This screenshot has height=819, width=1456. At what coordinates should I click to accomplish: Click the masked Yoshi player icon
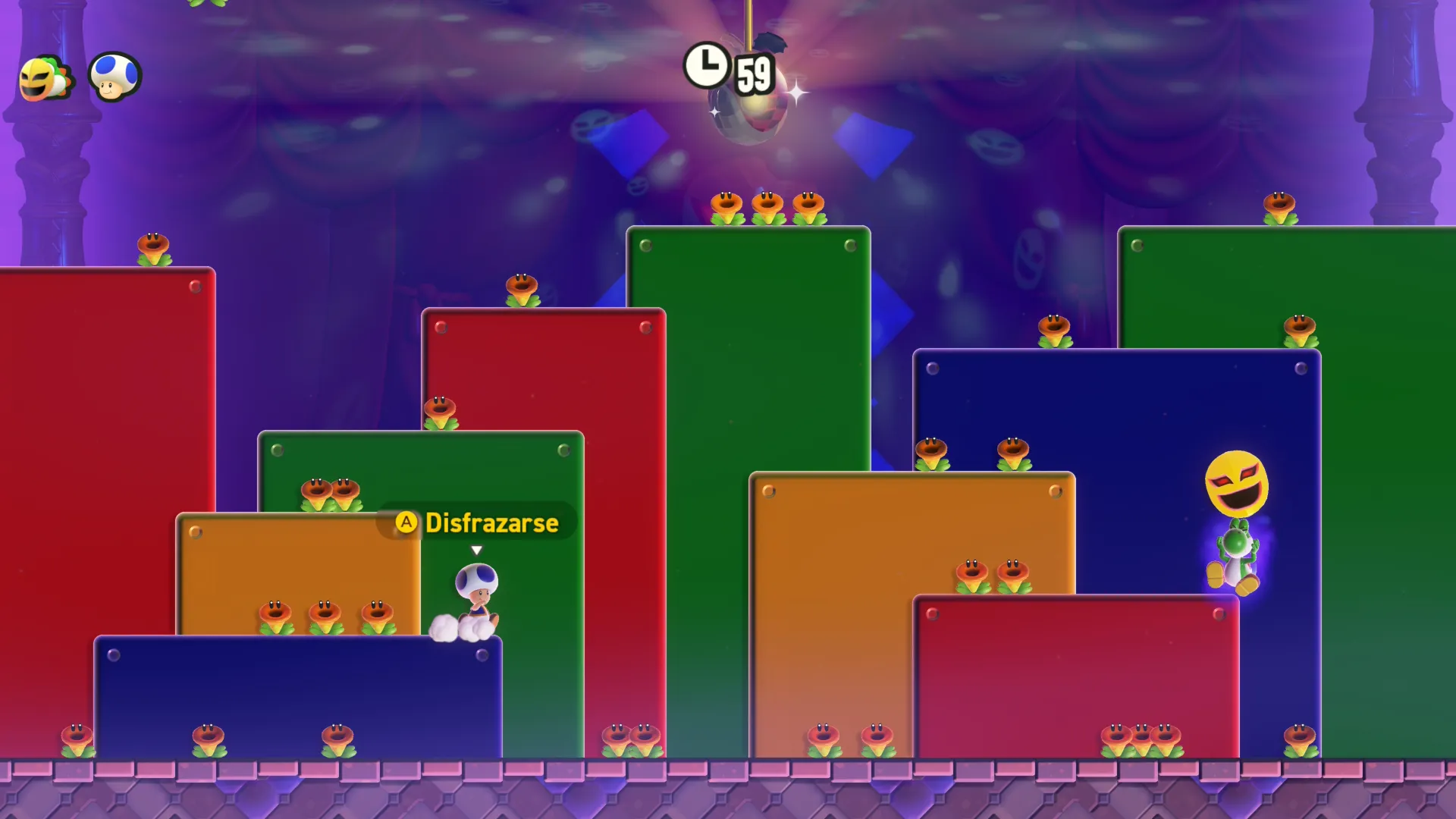pos(45,78)
